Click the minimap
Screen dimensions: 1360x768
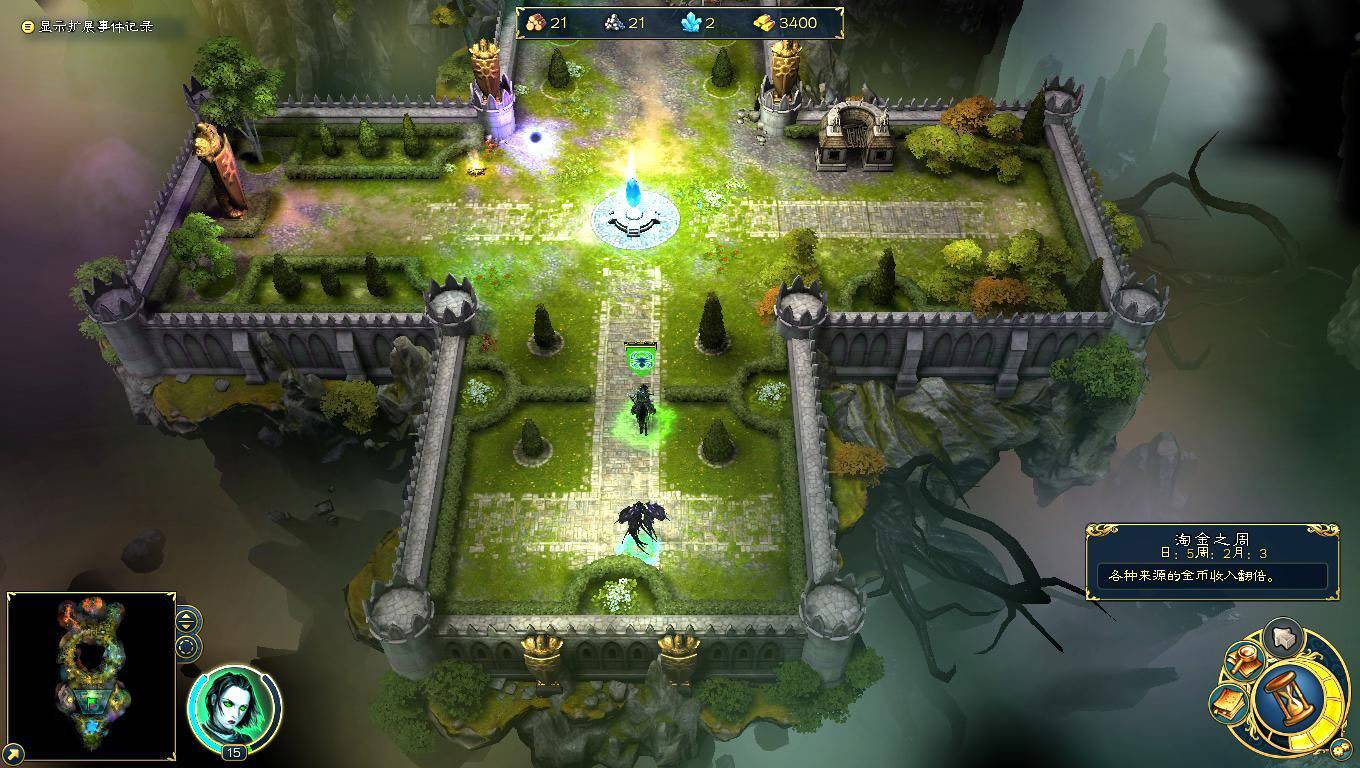92,677
